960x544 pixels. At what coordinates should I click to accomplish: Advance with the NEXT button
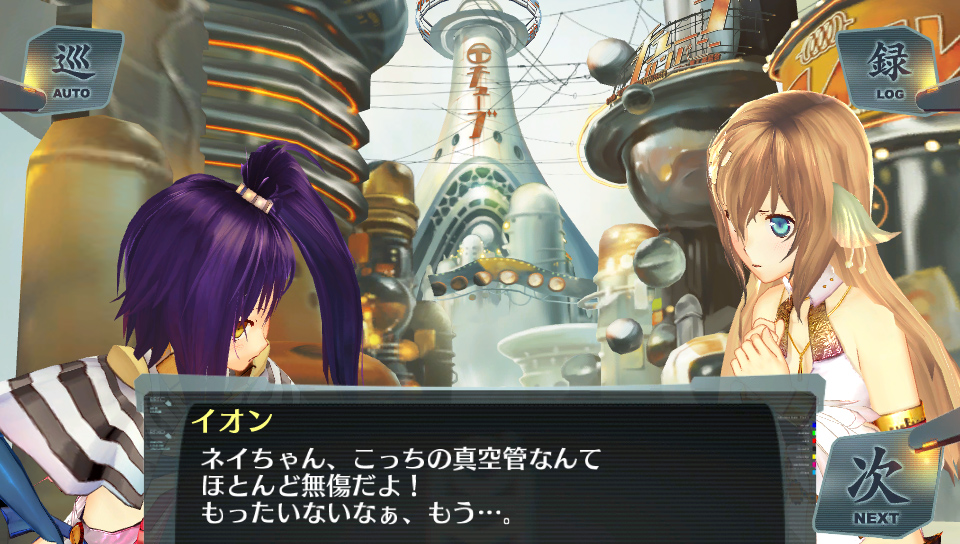876,485
